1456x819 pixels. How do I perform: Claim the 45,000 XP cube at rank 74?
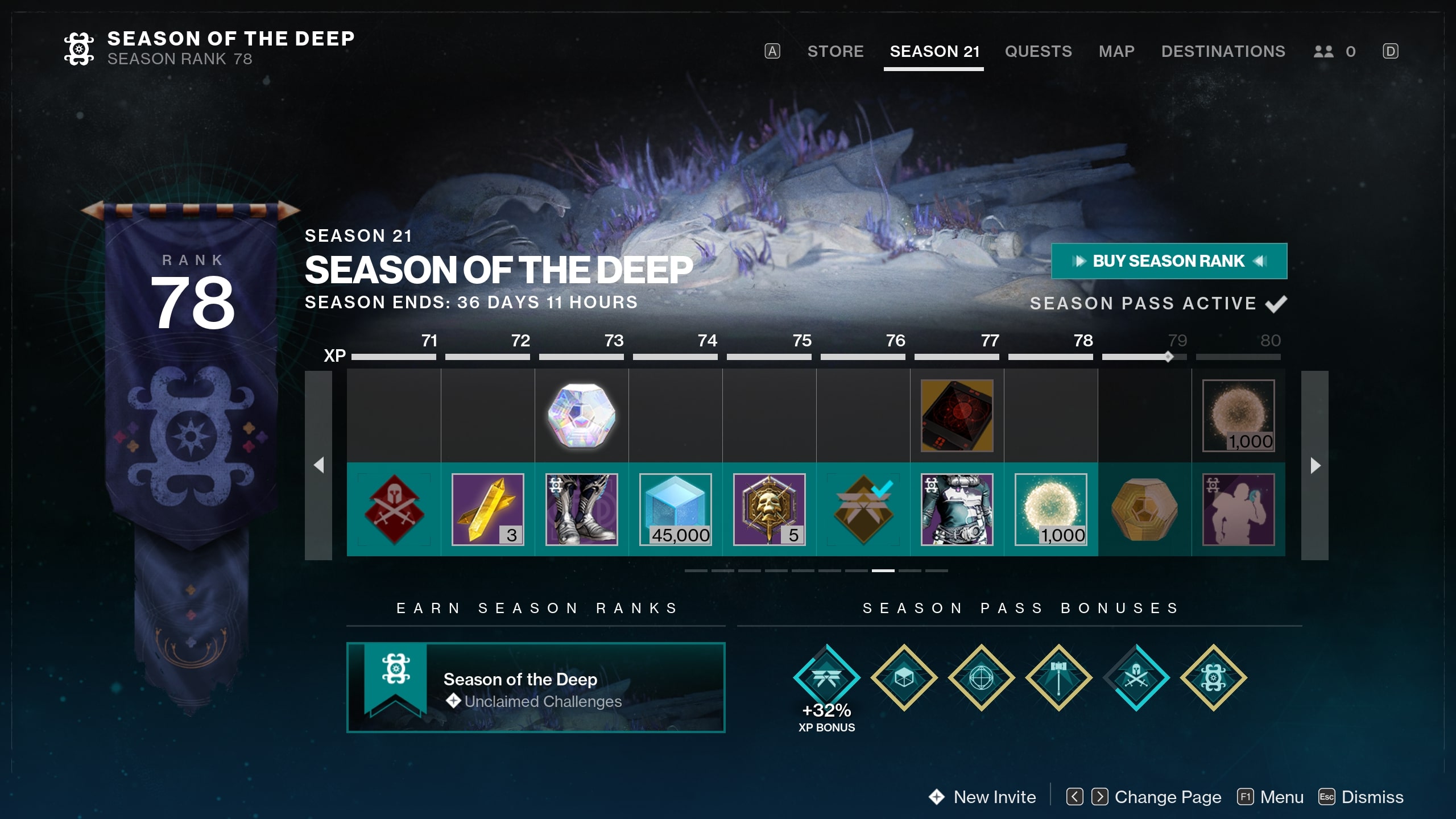675,509
